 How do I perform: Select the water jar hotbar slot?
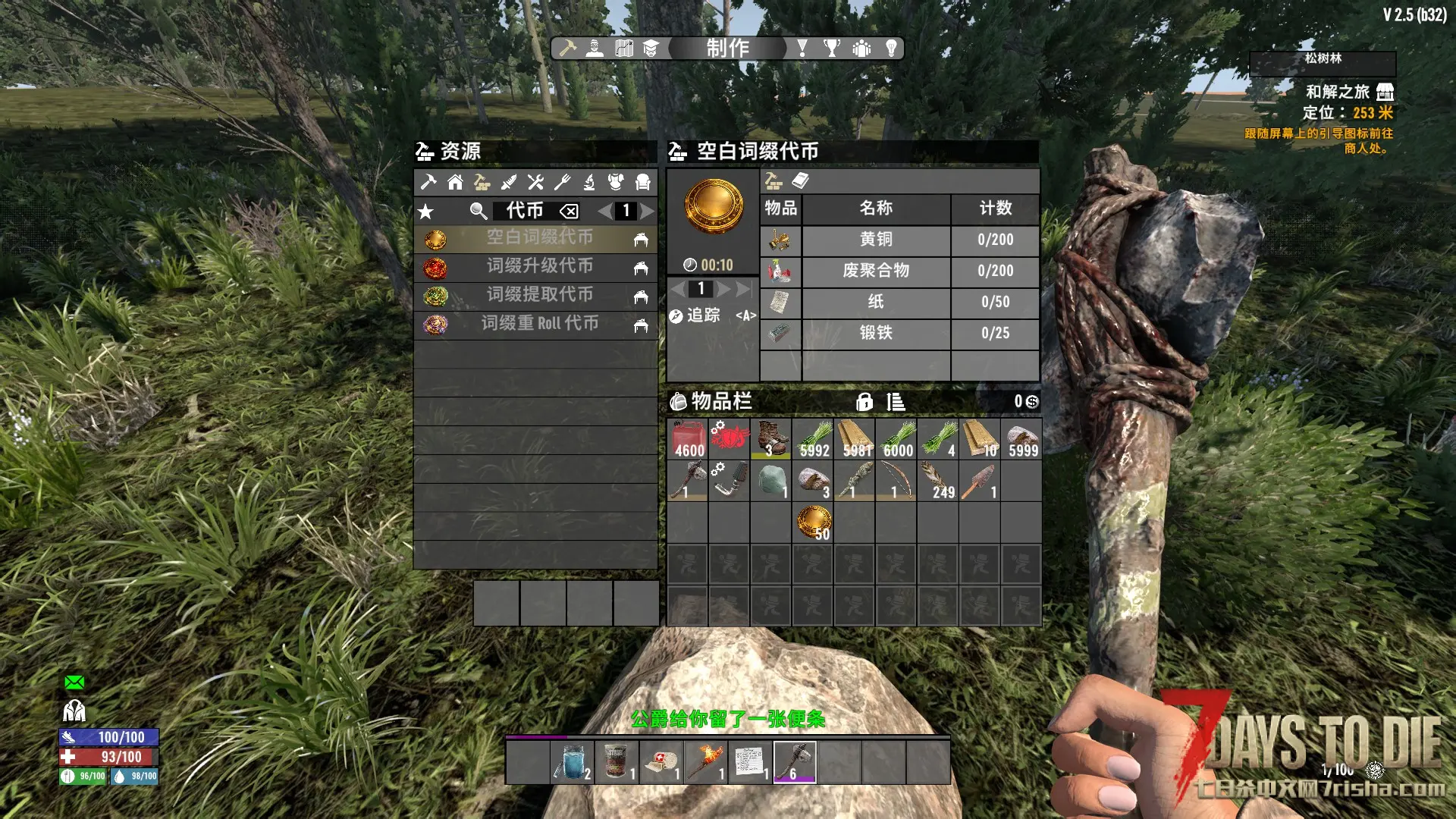point(572,762)
